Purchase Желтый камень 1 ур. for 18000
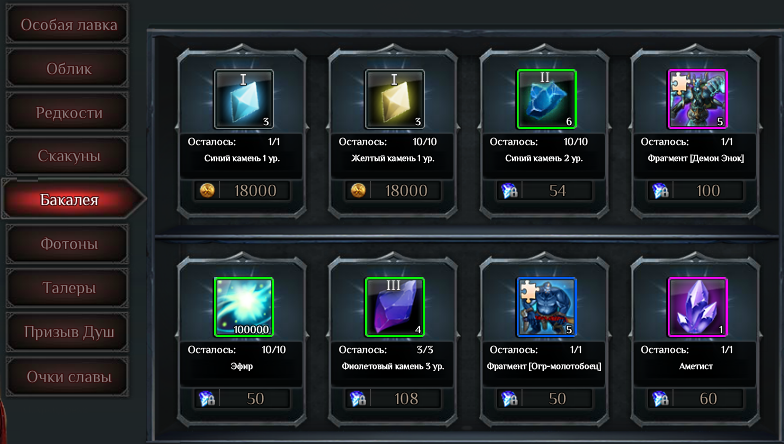Viewport: 784px width, 444px height. click(x=395, y=191)
